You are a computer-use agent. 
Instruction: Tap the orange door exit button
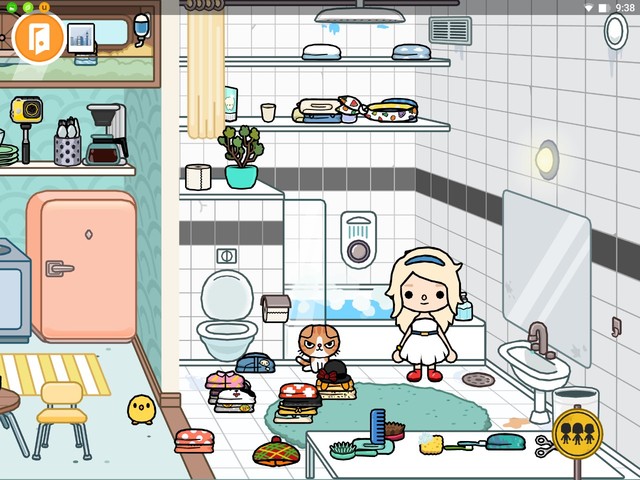[39, 36]
